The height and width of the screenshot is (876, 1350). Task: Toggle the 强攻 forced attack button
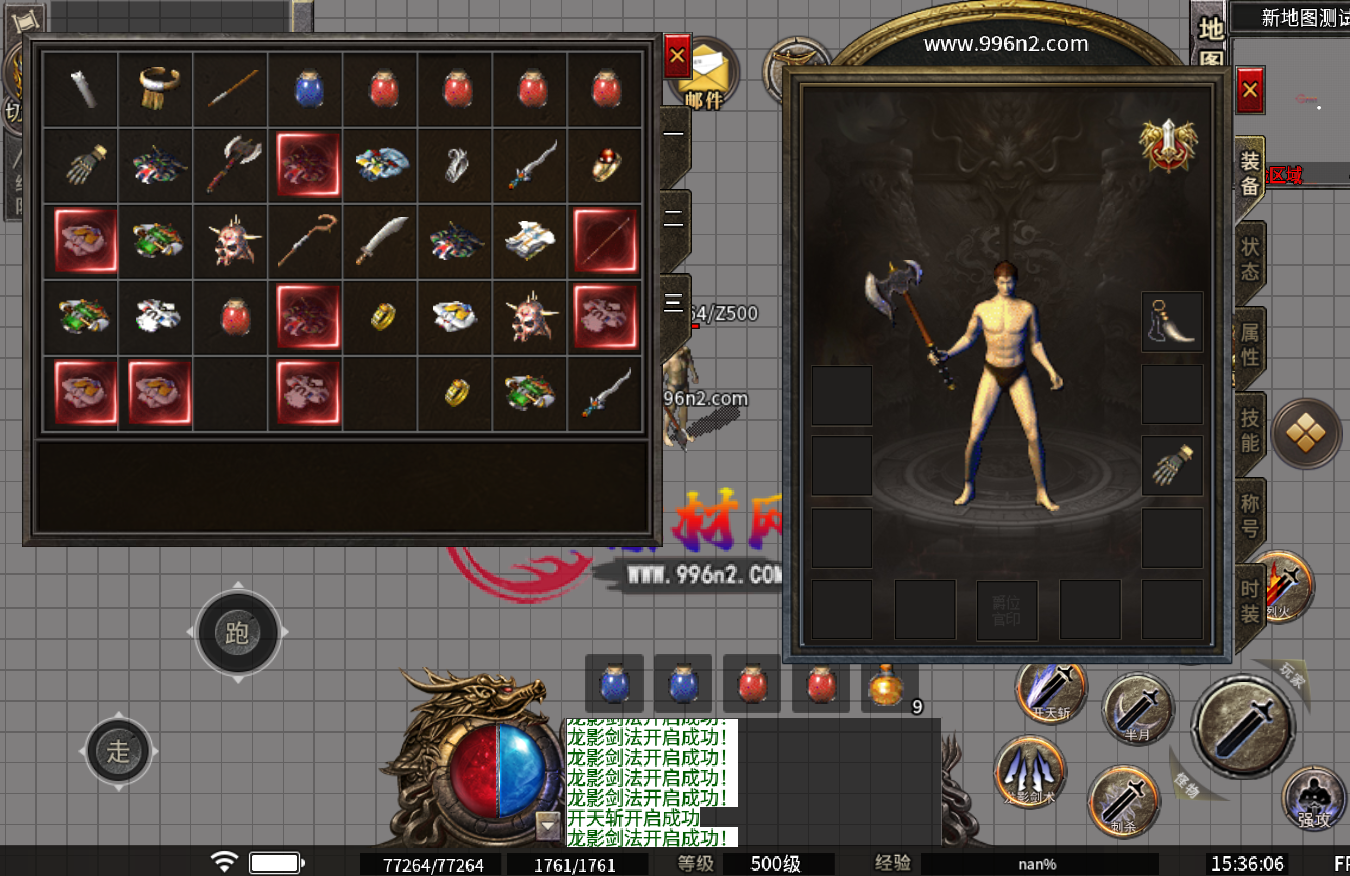[x=1313, y=799]
